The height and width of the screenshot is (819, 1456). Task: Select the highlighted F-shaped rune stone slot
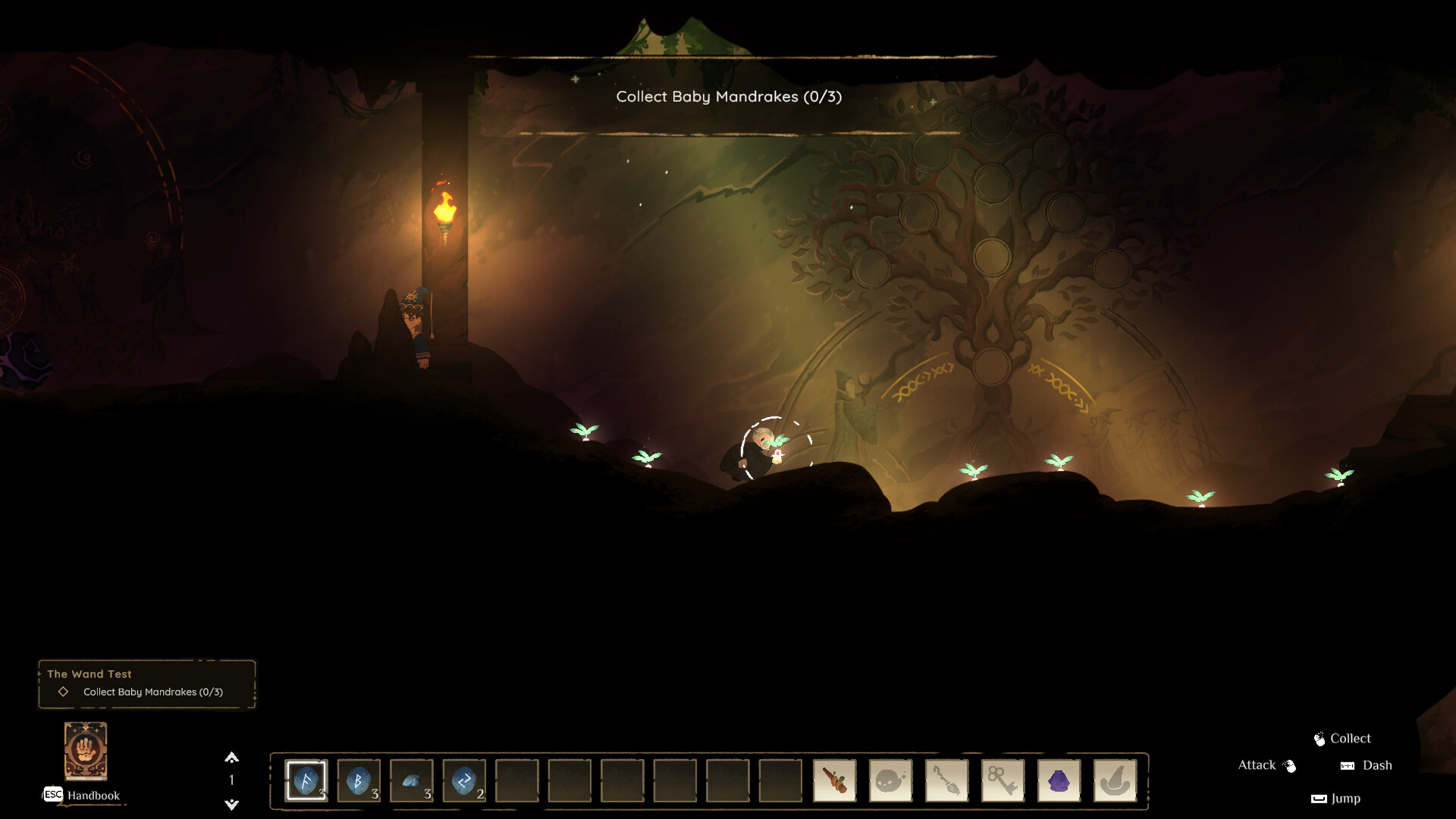coord(306,780)
